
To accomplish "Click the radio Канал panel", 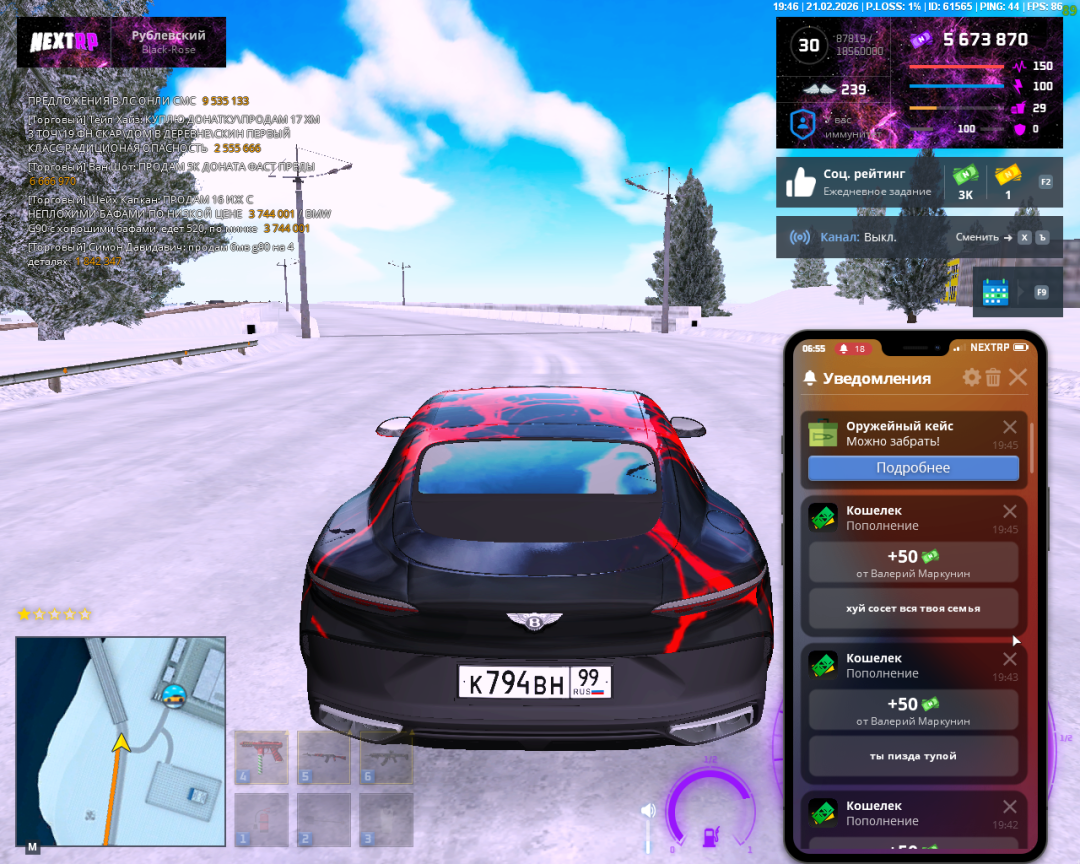I will [x=918, y=237].
